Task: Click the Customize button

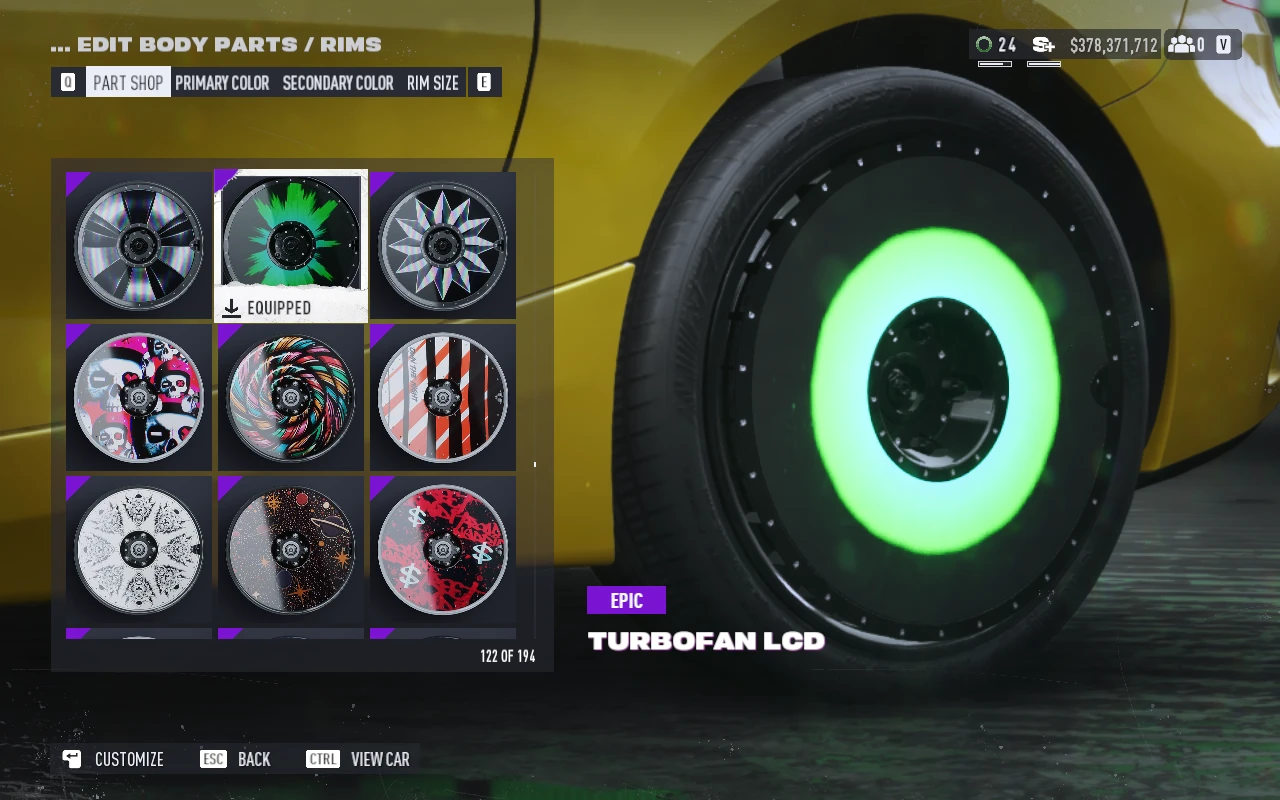Action: pos(113,759)
